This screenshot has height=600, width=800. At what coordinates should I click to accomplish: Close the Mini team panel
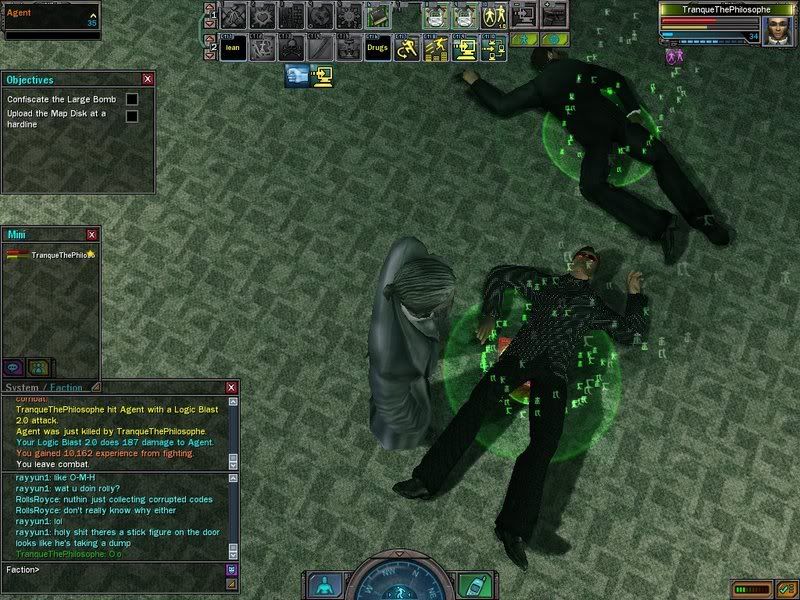[x=92, y=234]
